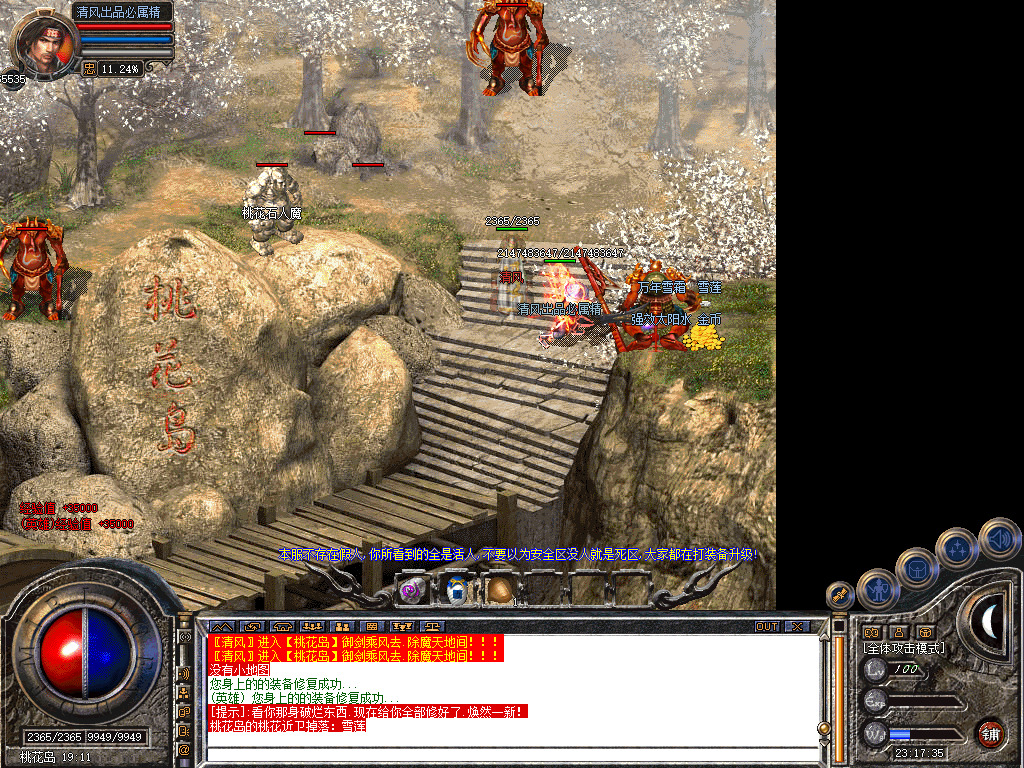
Task: Click the small orange satellite round button
Action: coord(841,595)
